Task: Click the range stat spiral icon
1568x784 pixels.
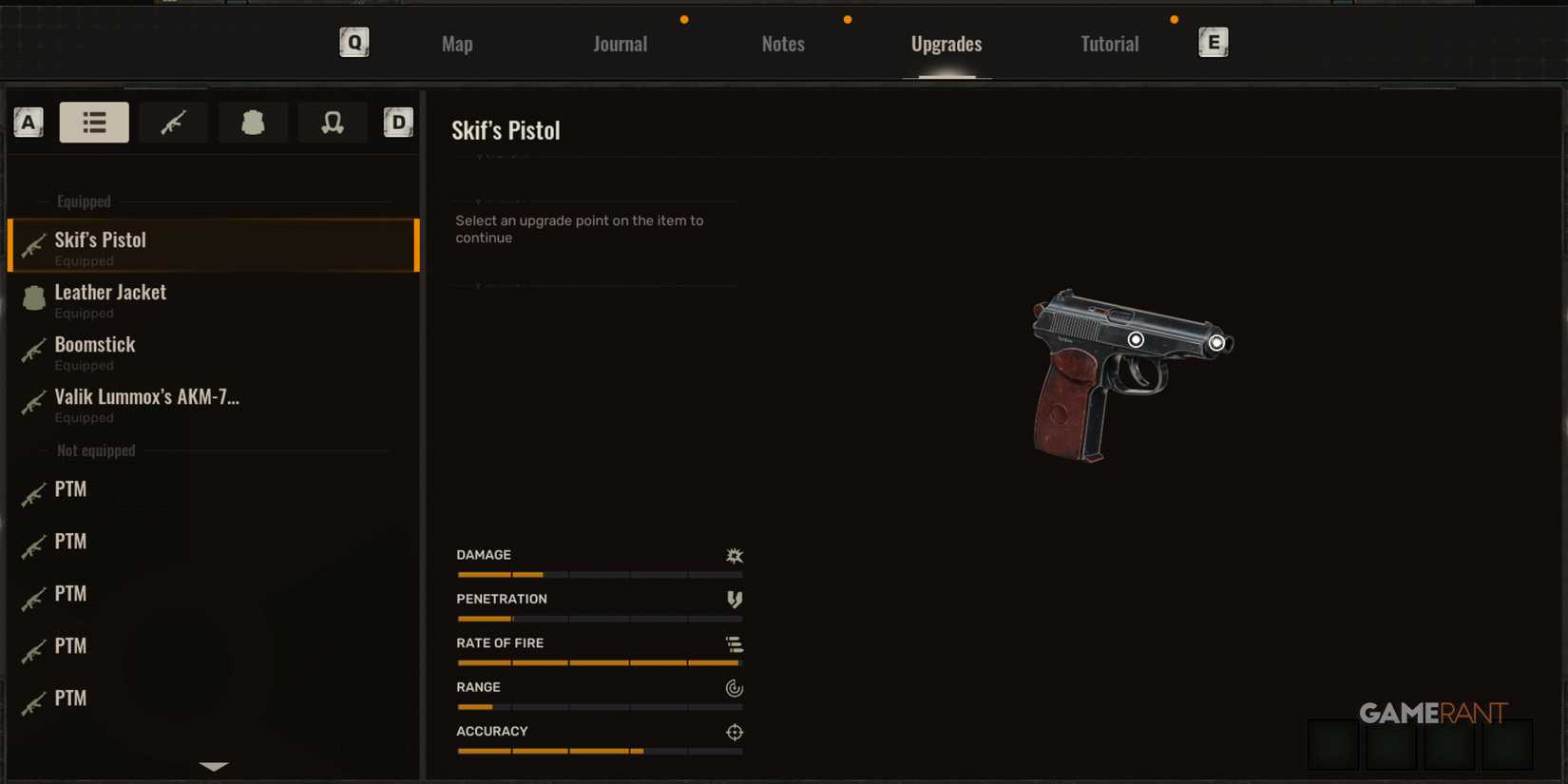Action: (734, 688)
